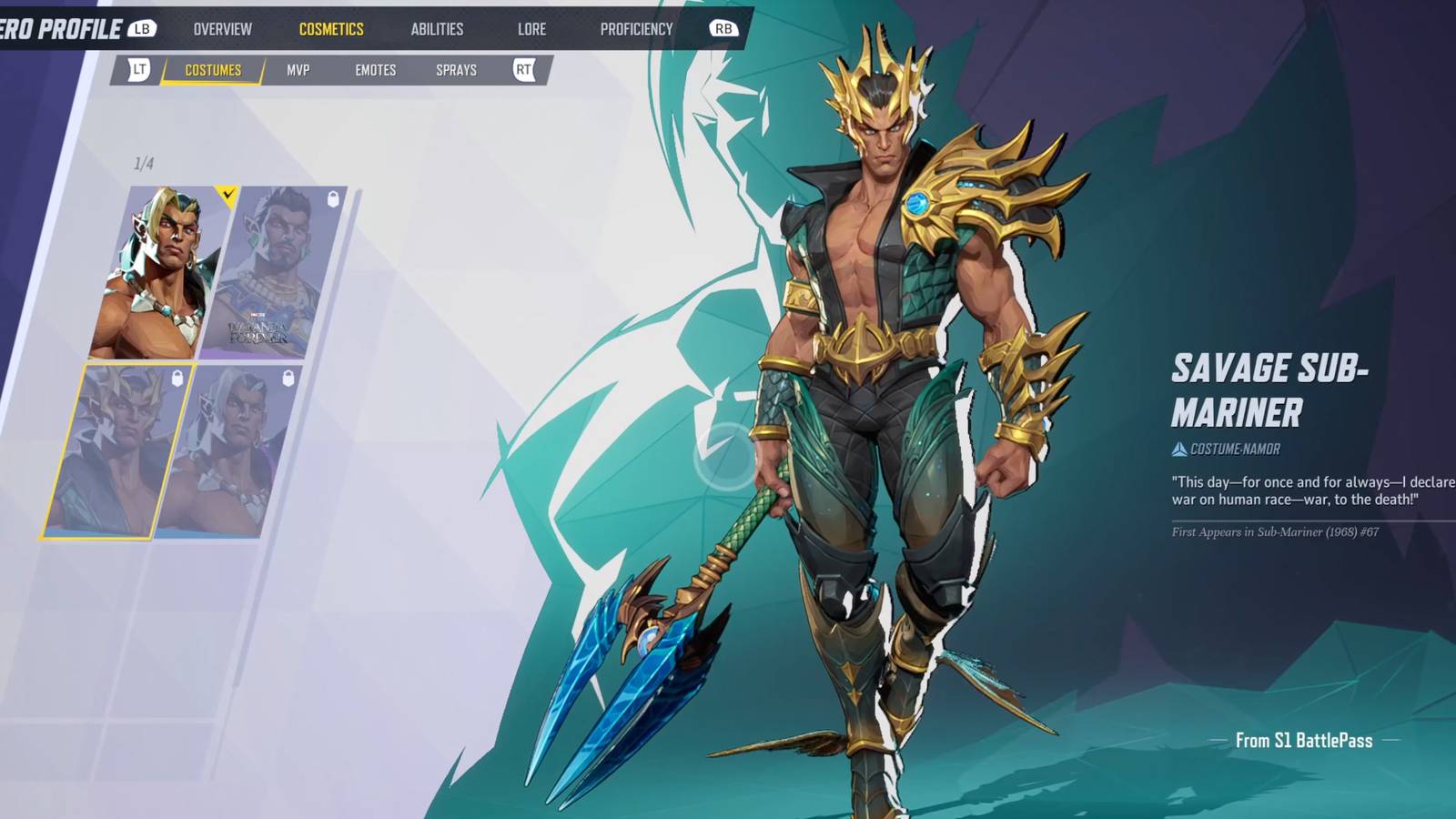
Task: Switch to the Emotes sub-tab
Action: (375, 70)
